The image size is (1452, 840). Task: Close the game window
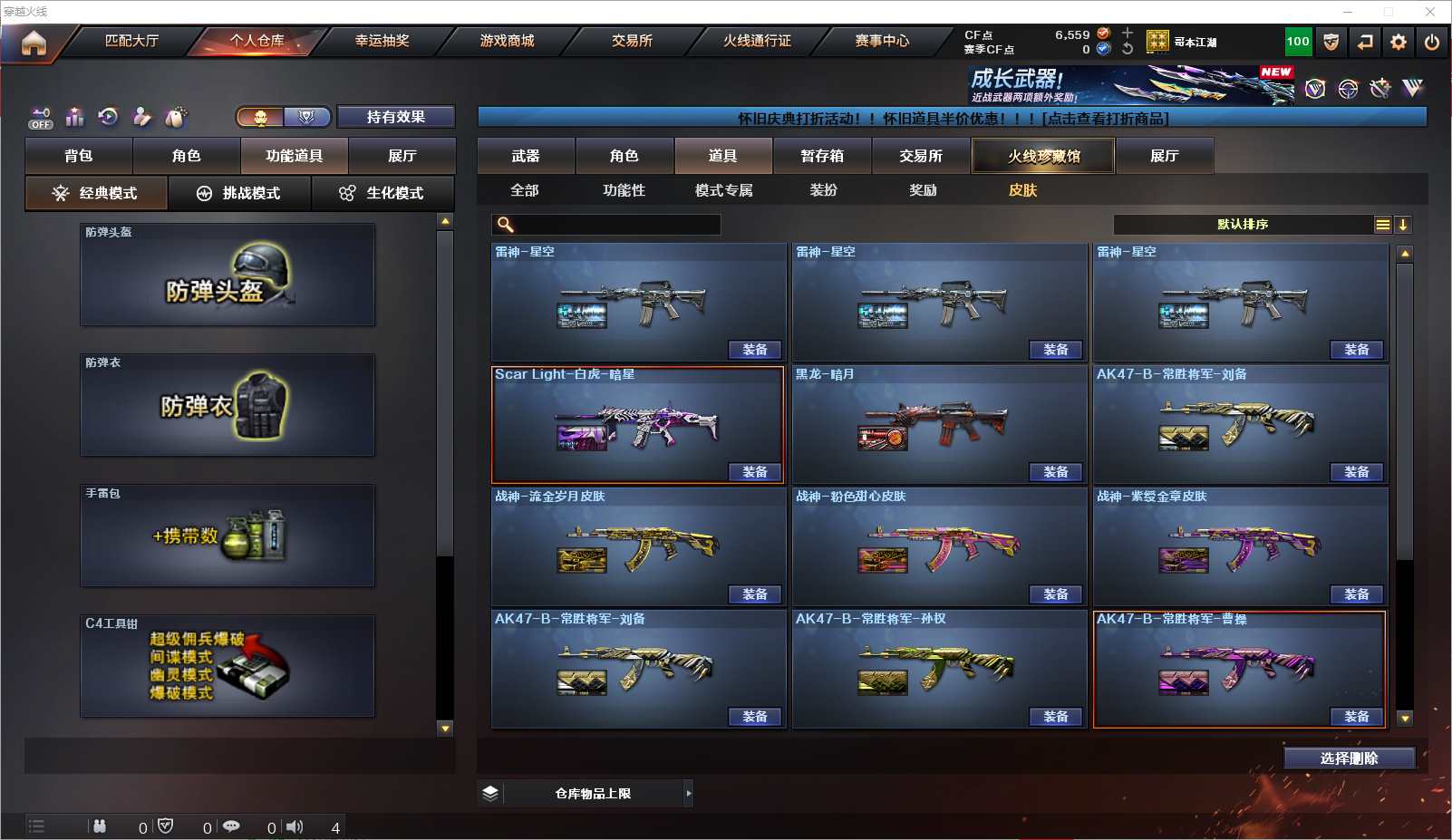coord(1430,12)
